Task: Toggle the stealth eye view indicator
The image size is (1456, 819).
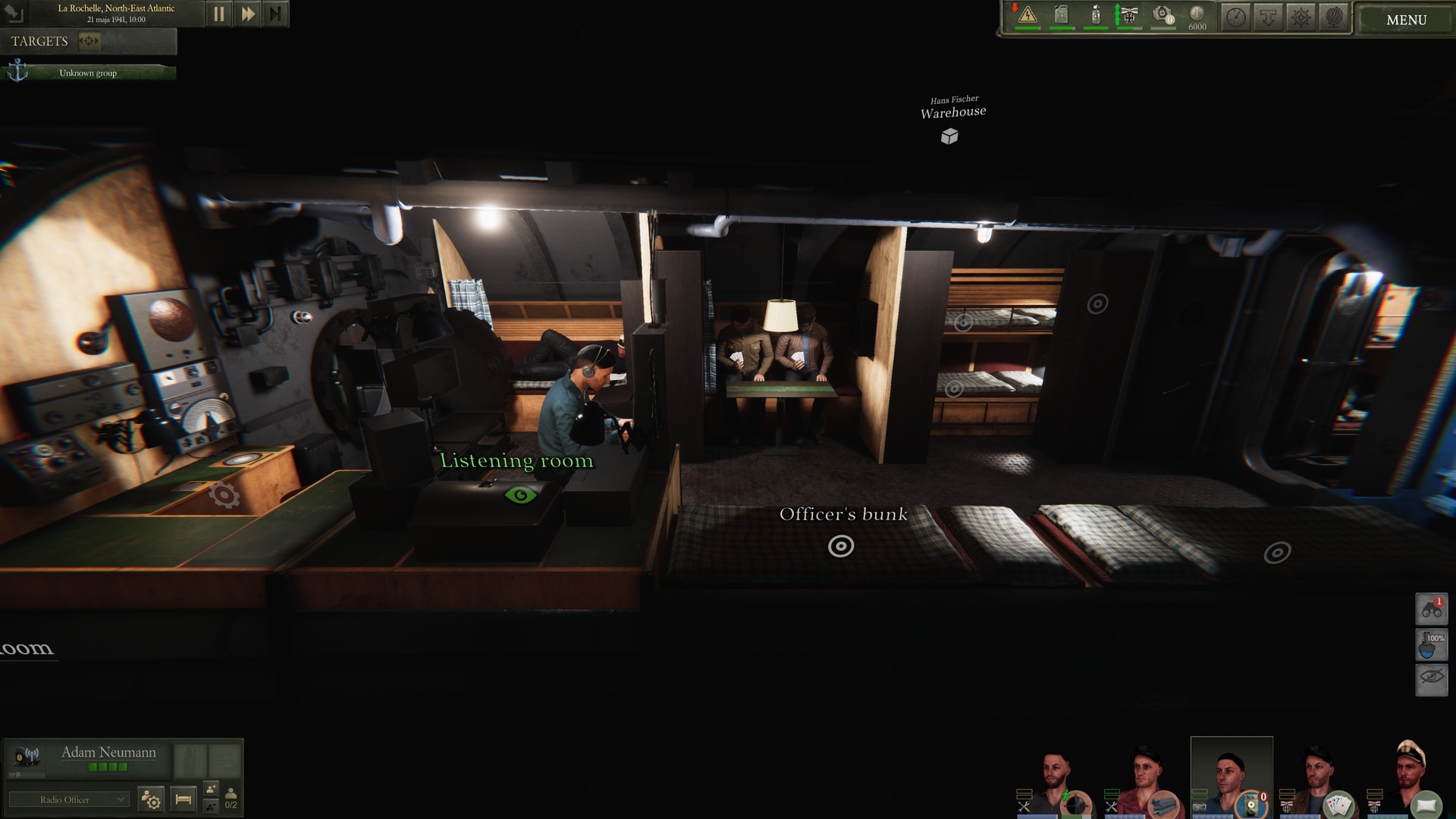Action: tap(1430, 679)
